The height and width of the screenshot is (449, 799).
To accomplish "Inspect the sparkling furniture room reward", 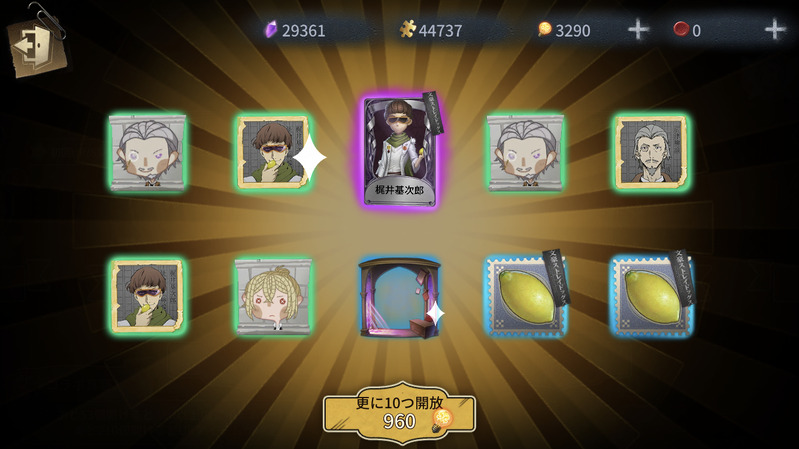I will click(399, 297).
